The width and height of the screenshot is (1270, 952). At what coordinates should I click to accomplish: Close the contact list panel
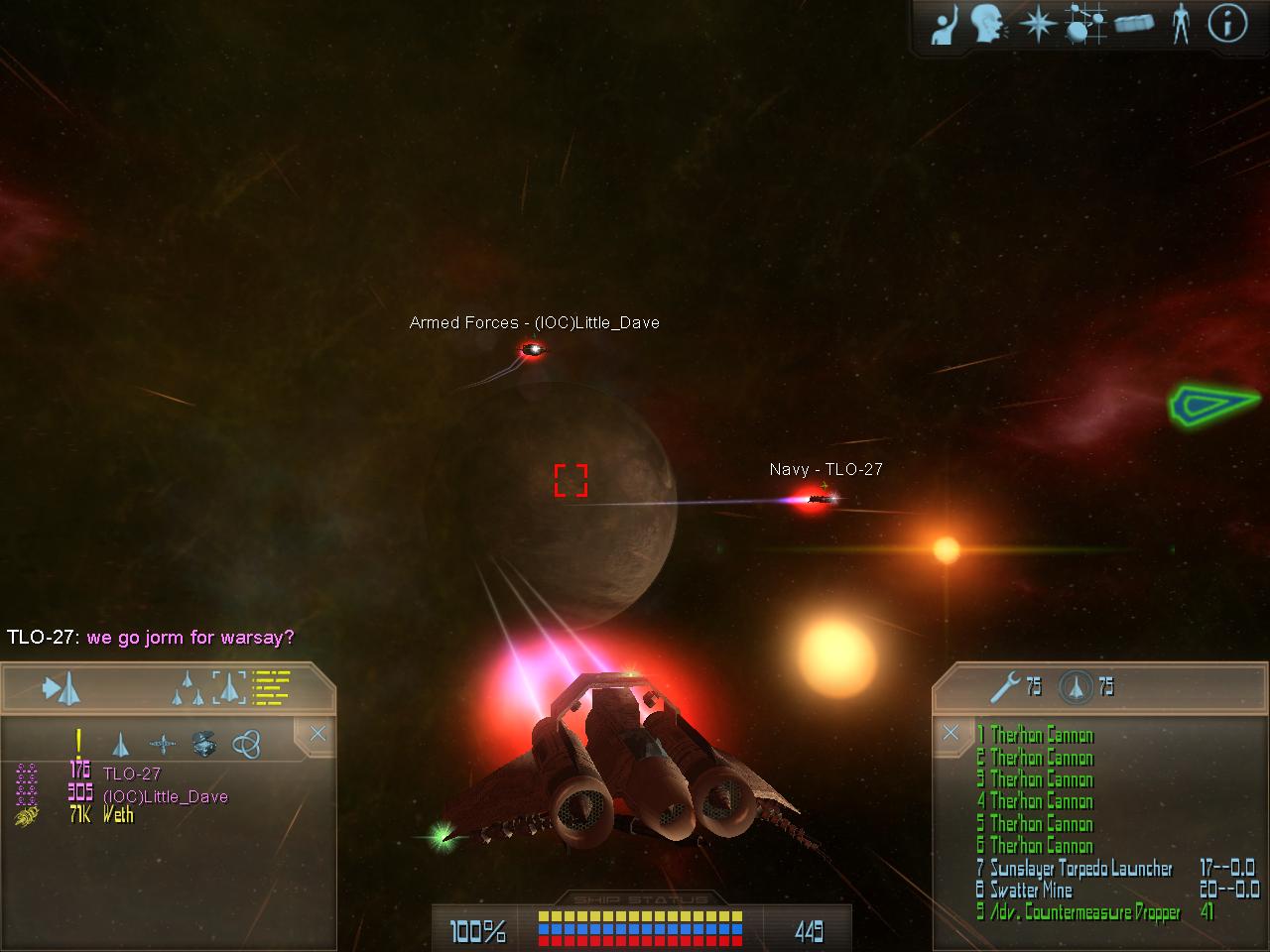point(317,734)
